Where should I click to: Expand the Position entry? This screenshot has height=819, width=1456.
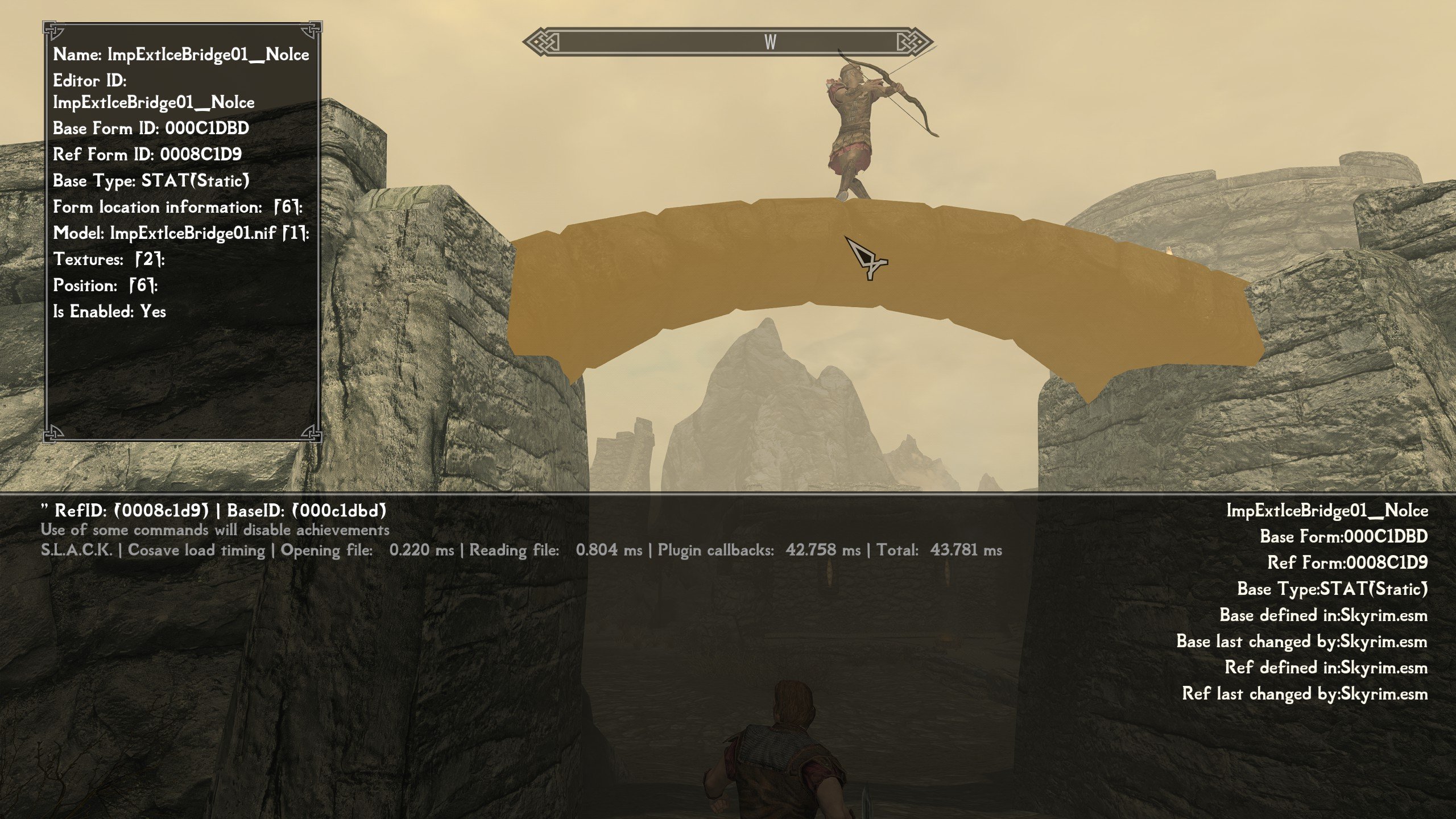click(x=105, y=286)
